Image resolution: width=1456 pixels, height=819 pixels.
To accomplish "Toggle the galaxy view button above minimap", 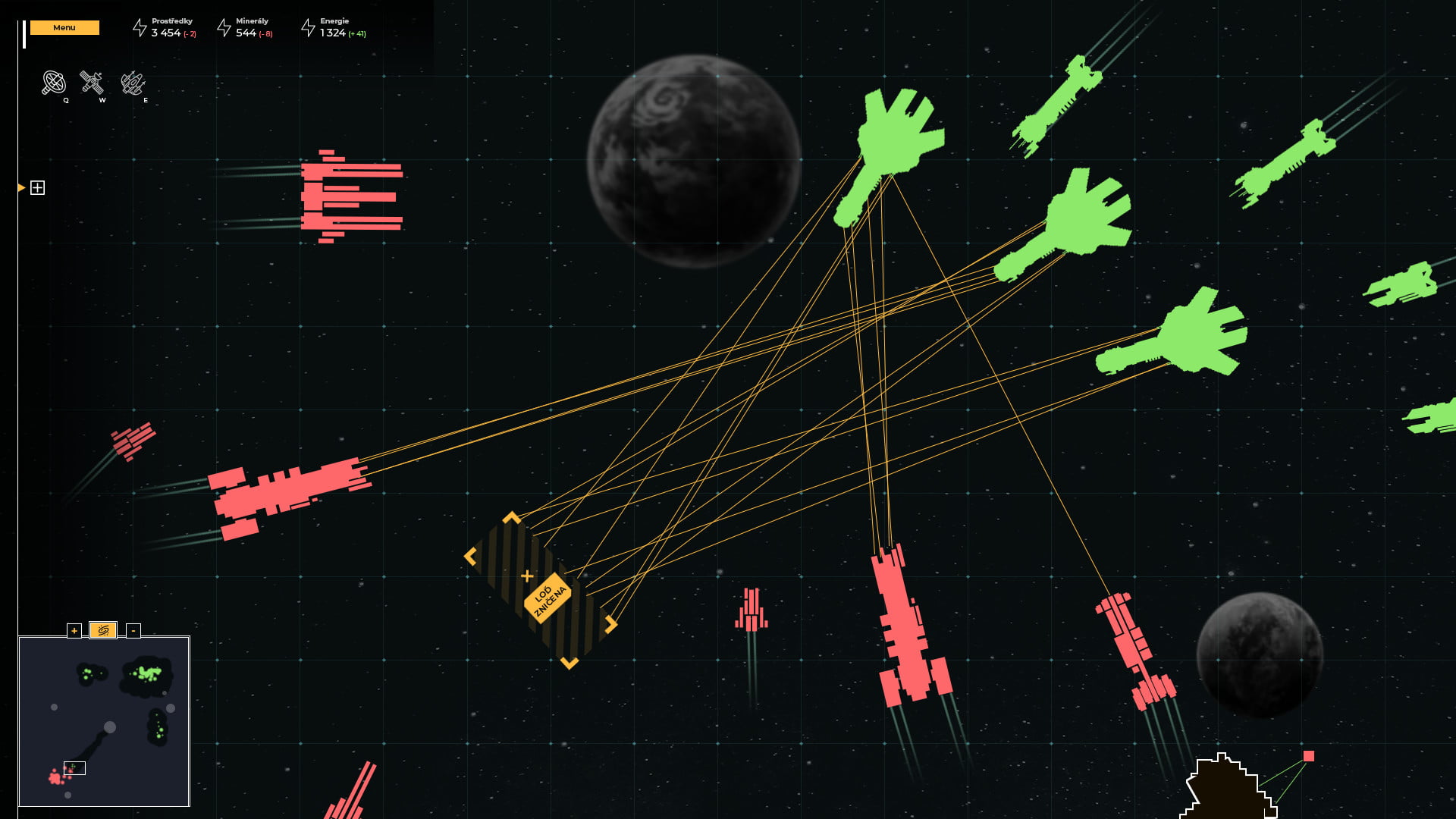I will pyautogui.click(x=103, y=630).
